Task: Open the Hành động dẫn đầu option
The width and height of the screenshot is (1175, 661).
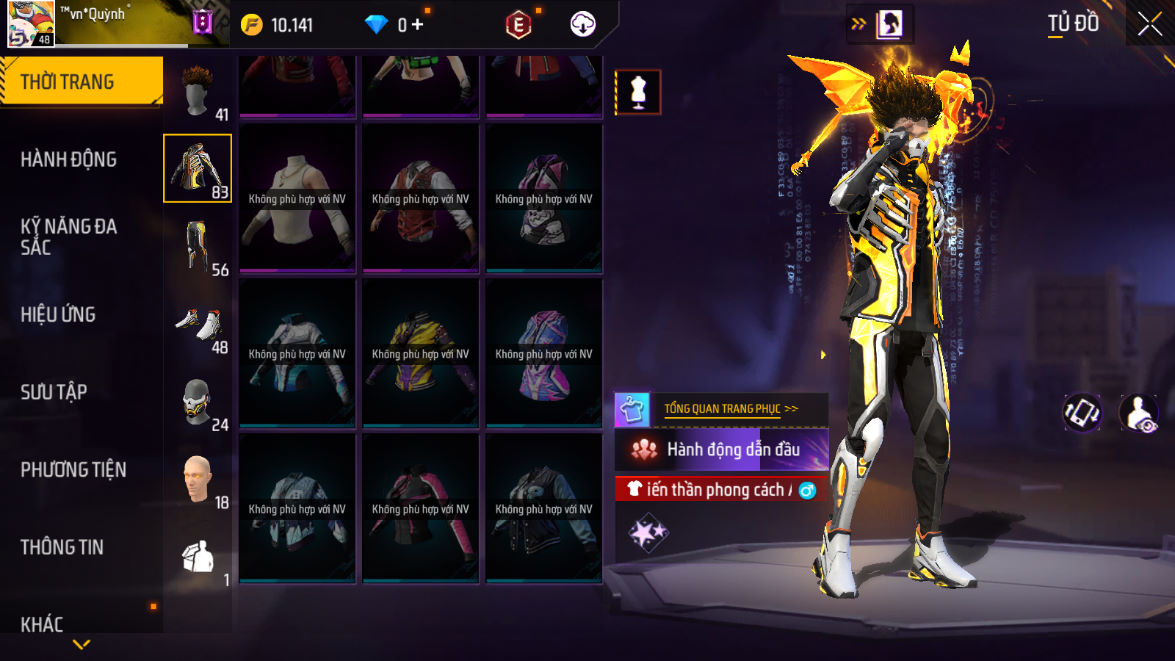Action: click(x=722, y=450)
